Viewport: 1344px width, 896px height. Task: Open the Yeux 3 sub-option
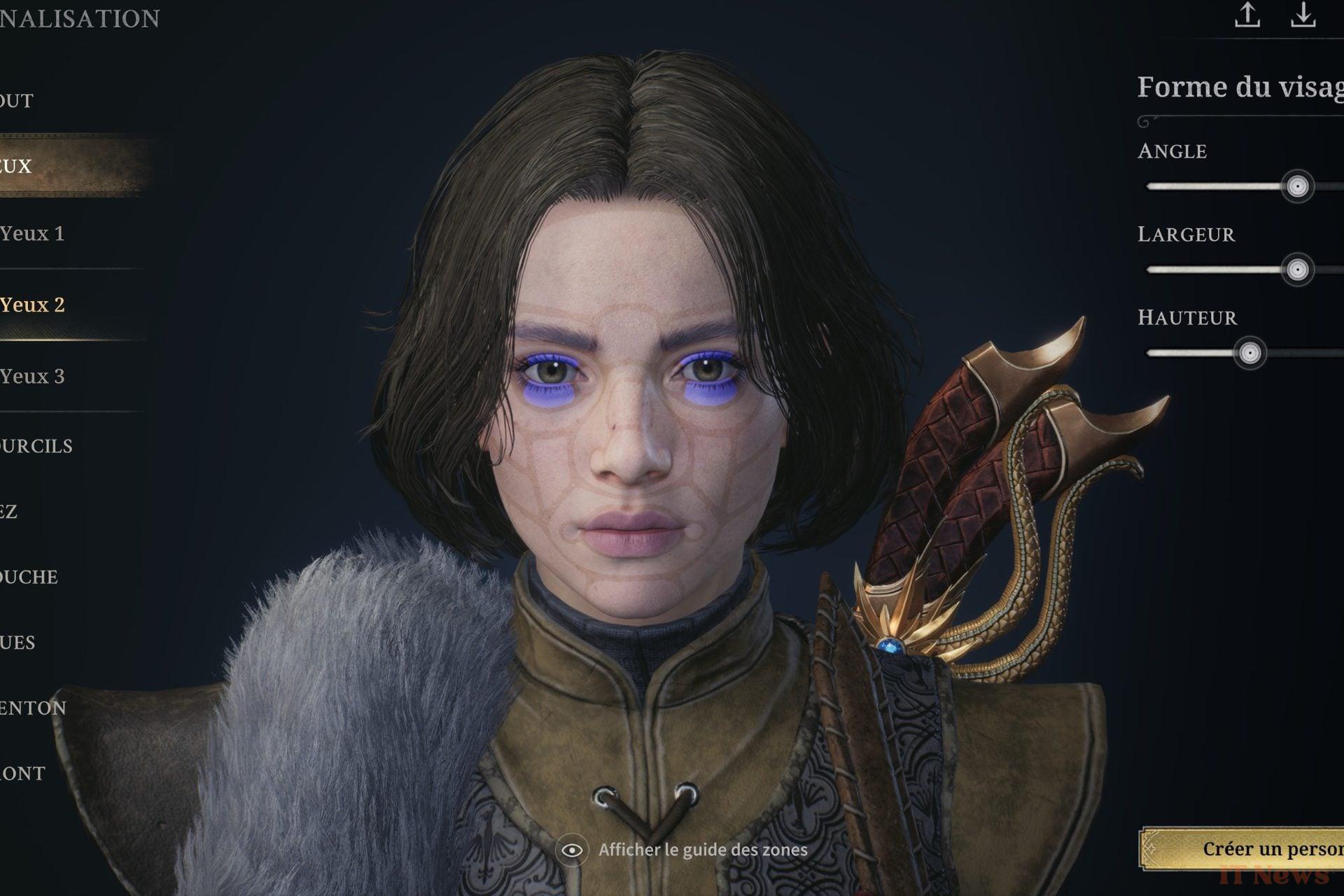[x=33, y=377]
